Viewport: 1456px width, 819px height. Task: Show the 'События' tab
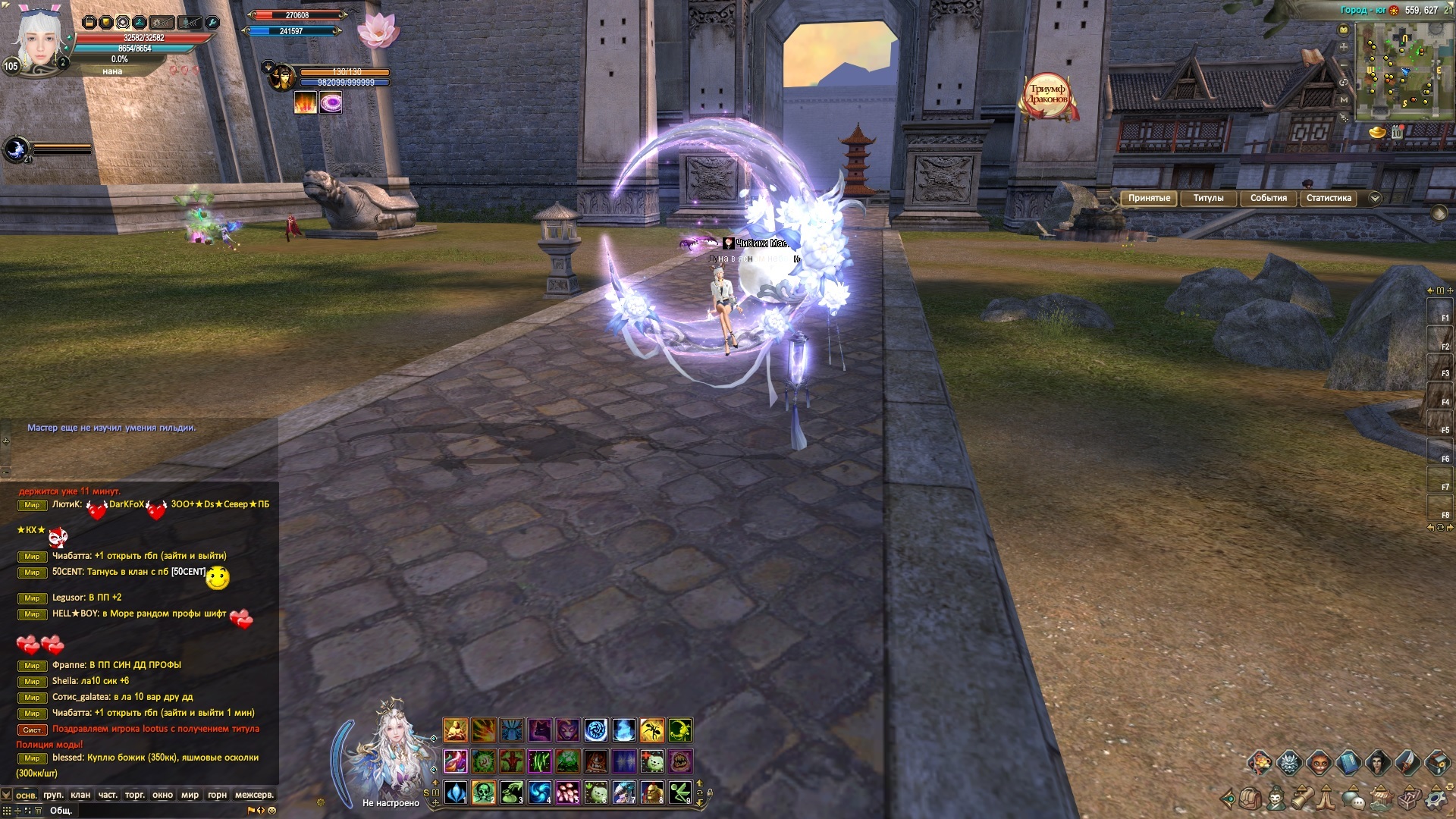1268,198
